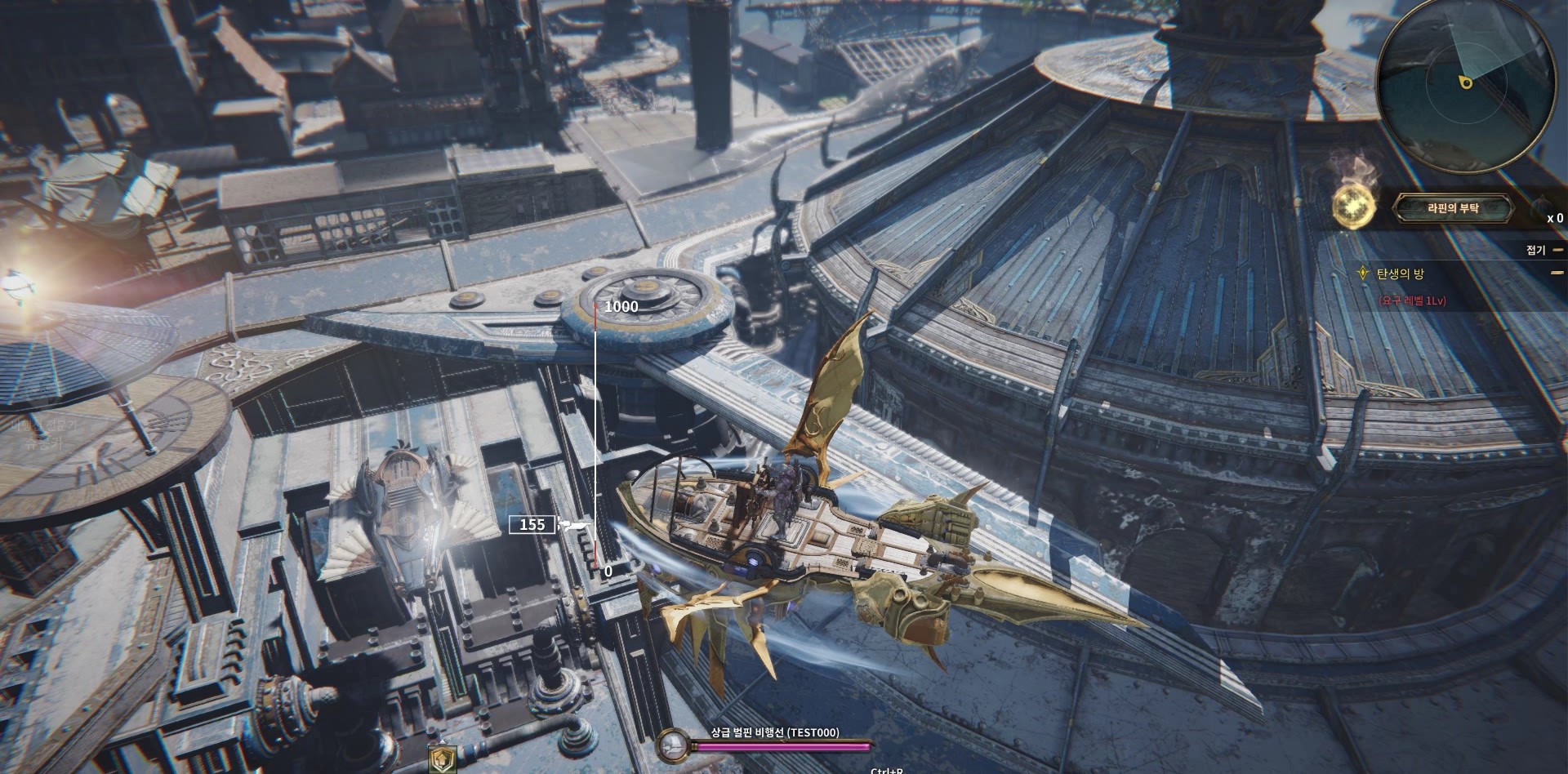Click the 라핀의 부탁 quest button
The height and width of the screenshot is (774, 1568).
(x=1453, y=209)
